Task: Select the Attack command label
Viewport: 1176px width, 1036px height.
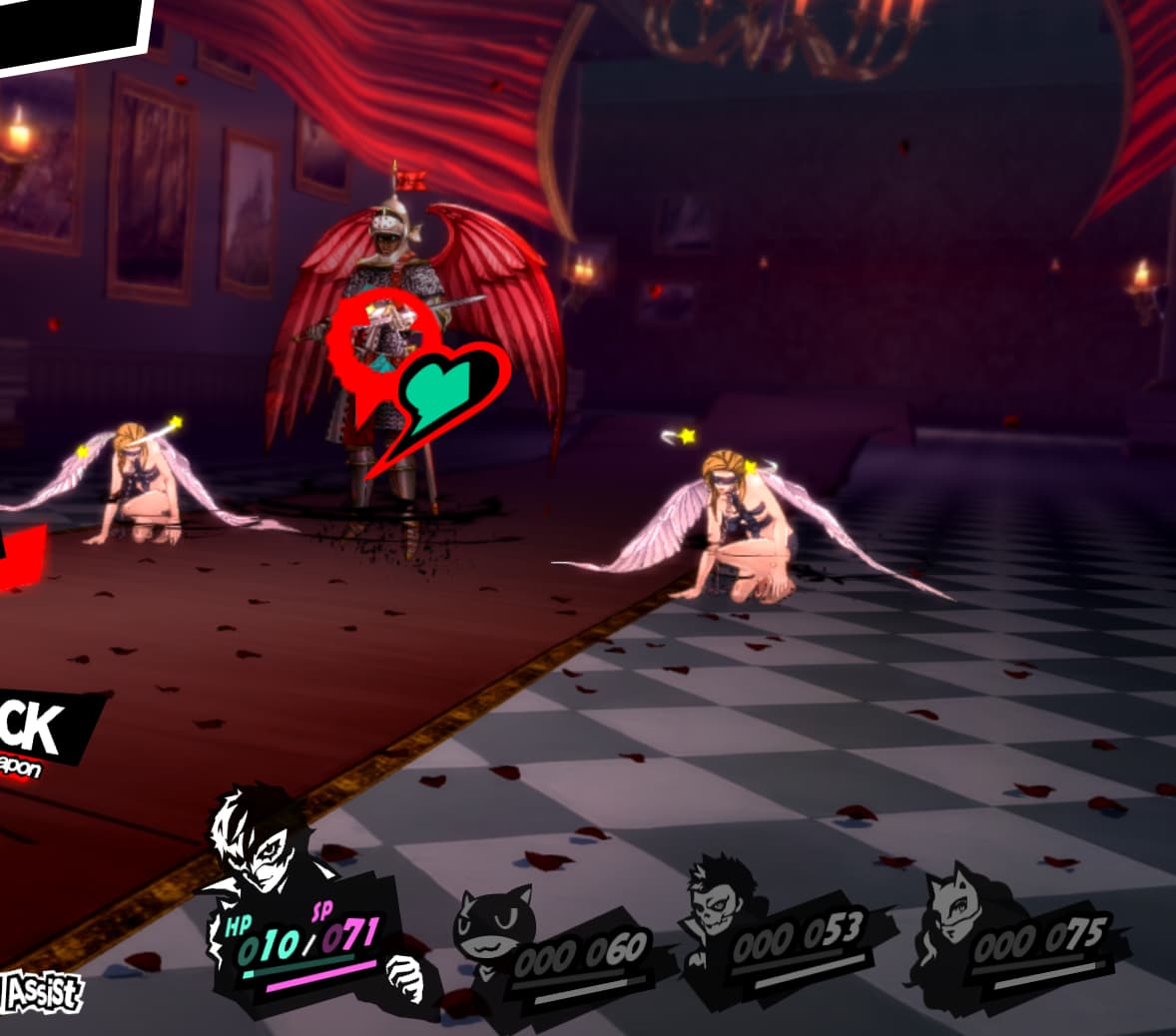Action: (40, 731)
